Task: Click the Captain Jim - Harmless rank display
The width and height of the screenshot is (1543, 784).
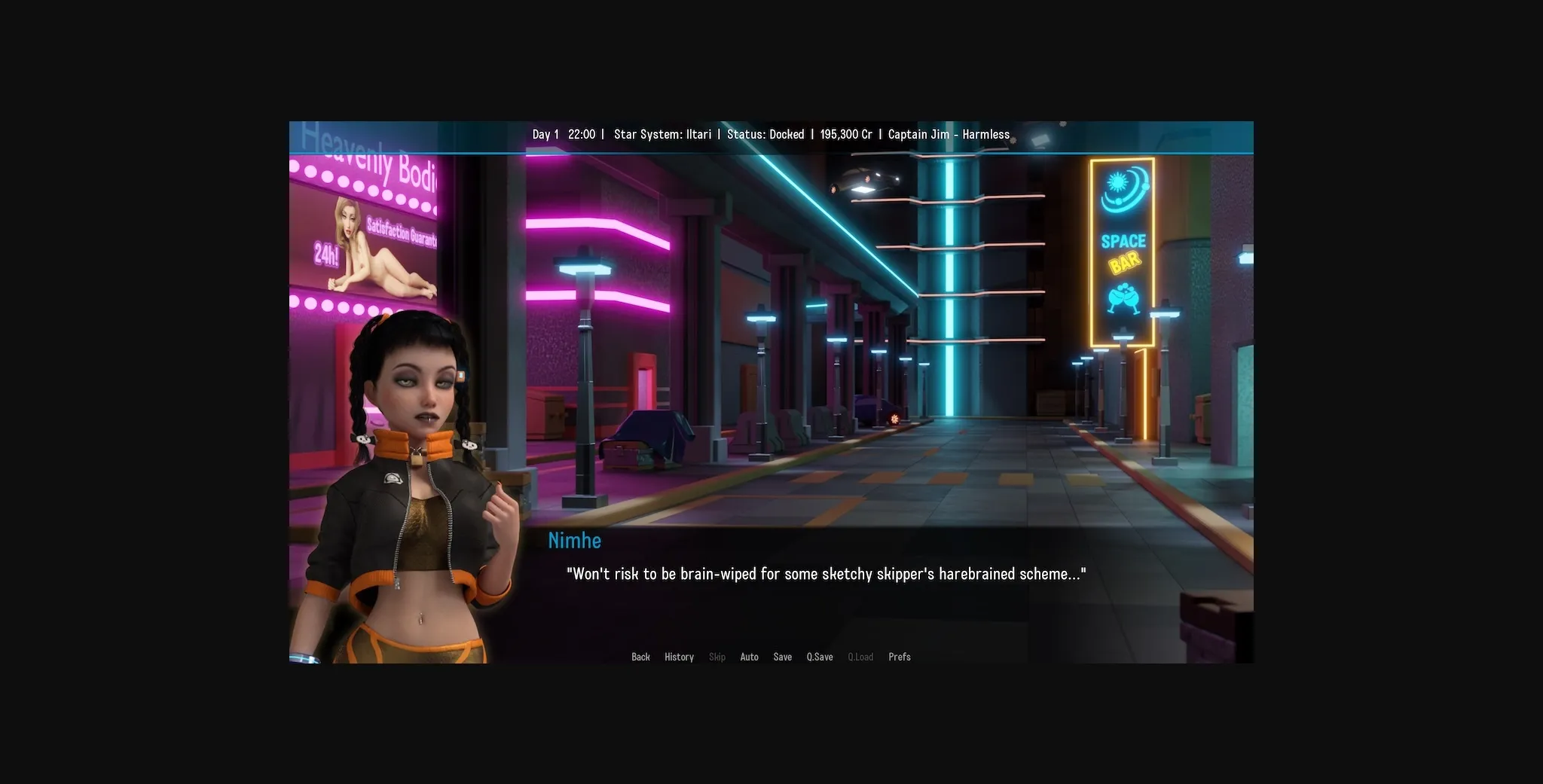Action: (x=949, y=134)
